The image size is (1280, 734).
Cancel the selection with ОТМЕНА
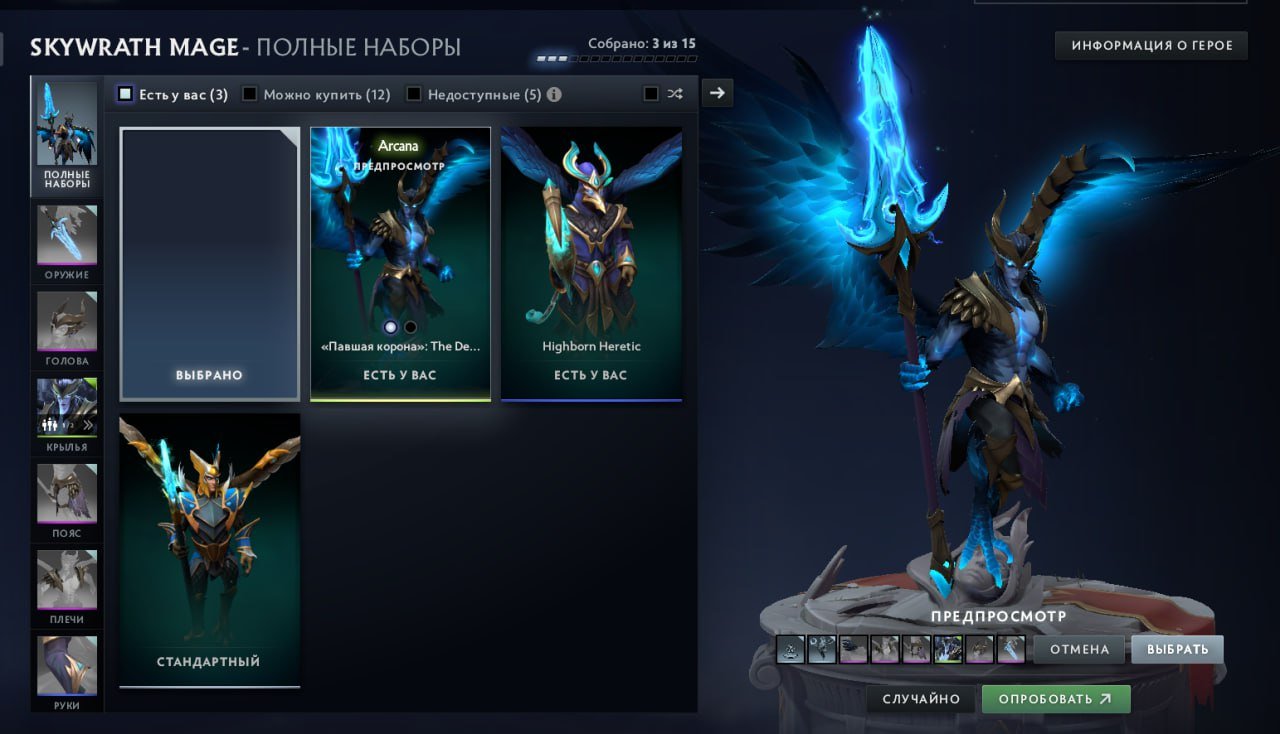point(1078,649)
